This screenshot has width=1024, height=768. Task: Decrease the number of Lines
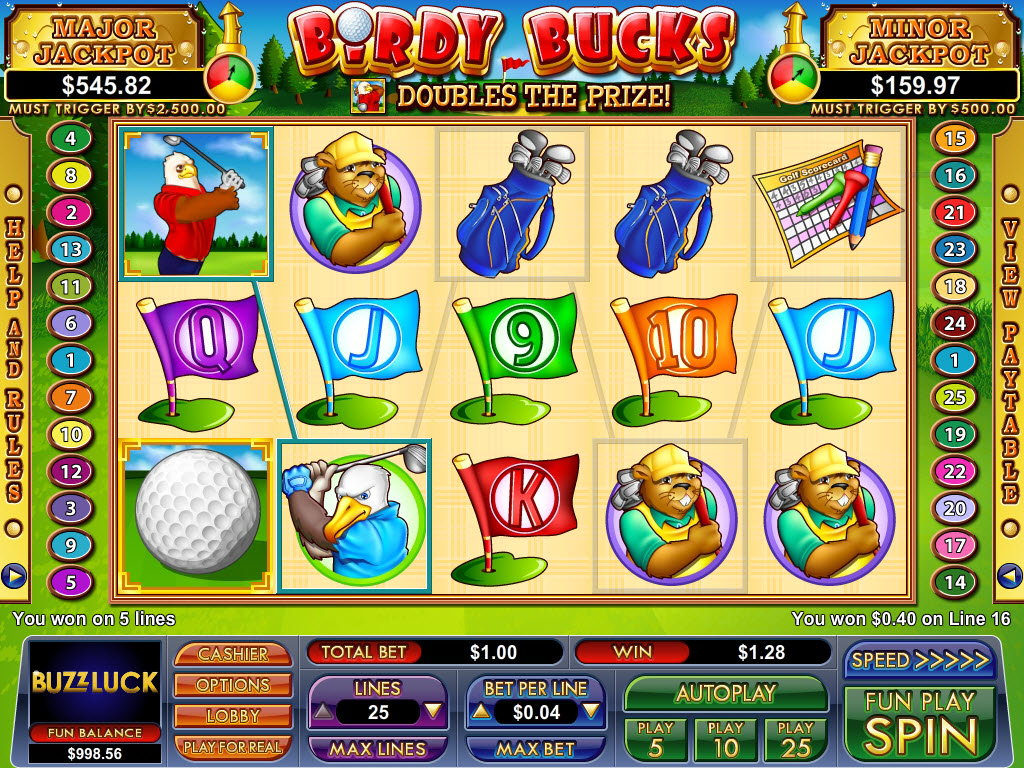pyautogui.click(x=432, y=712)
